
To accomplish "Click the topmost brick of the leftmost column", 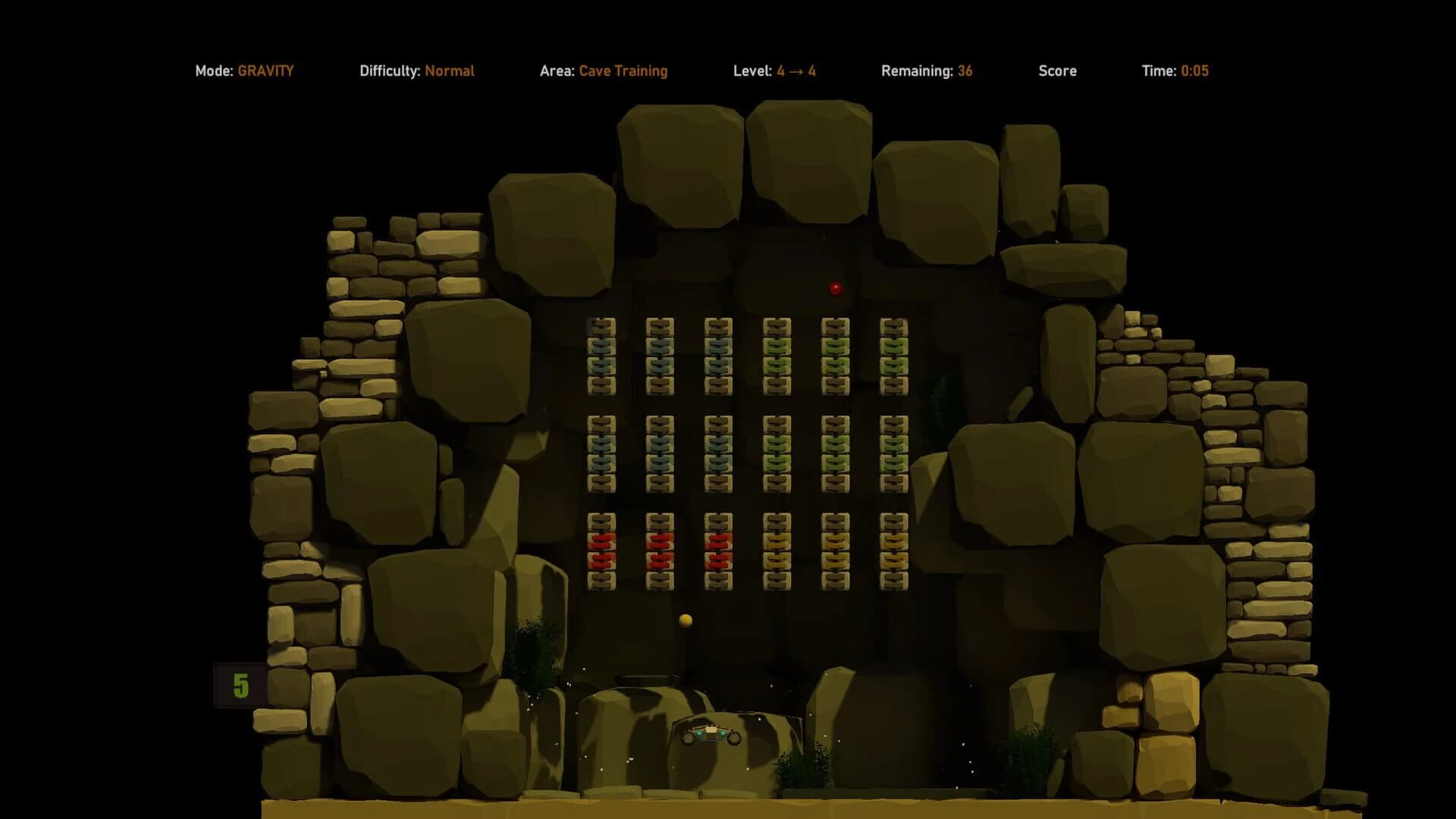I will click(x=601, y=328).
